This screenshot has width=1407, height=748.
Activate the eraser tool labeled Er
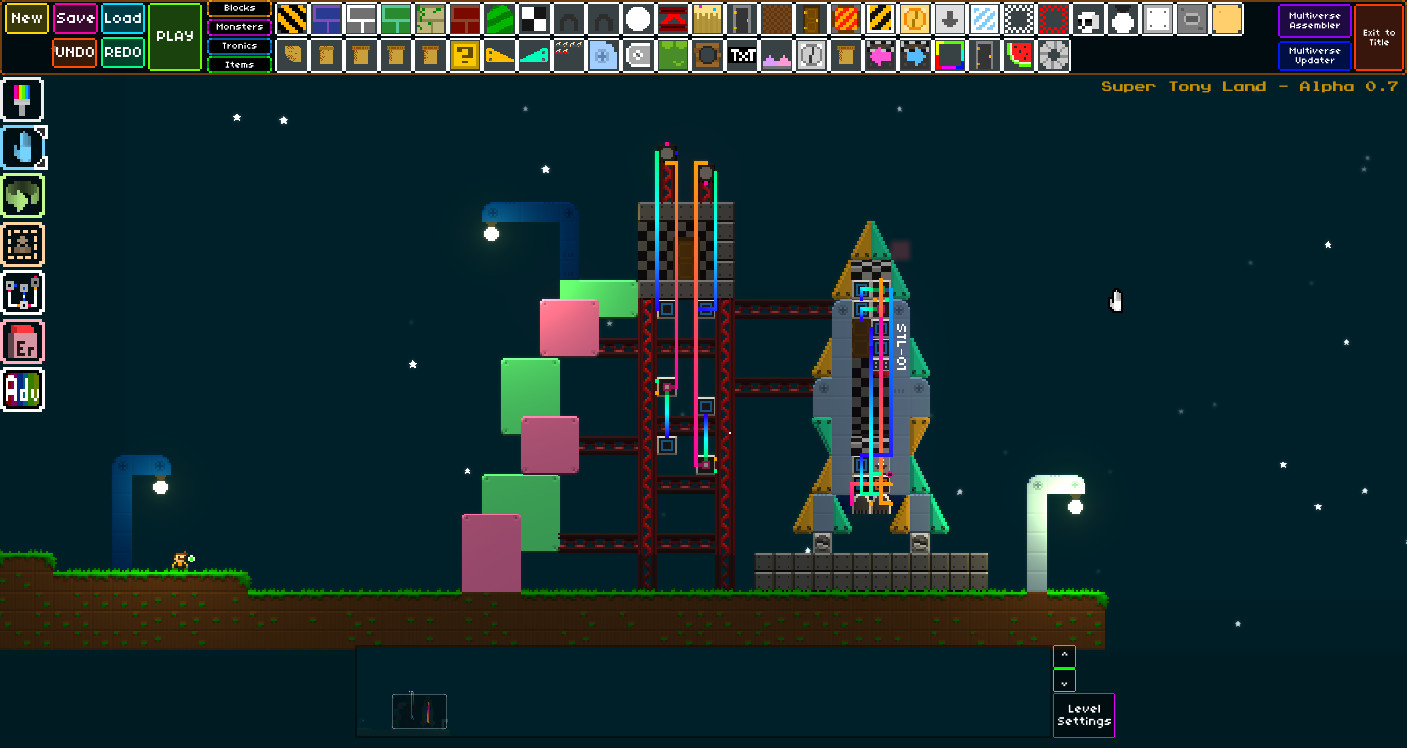point(23,342)
